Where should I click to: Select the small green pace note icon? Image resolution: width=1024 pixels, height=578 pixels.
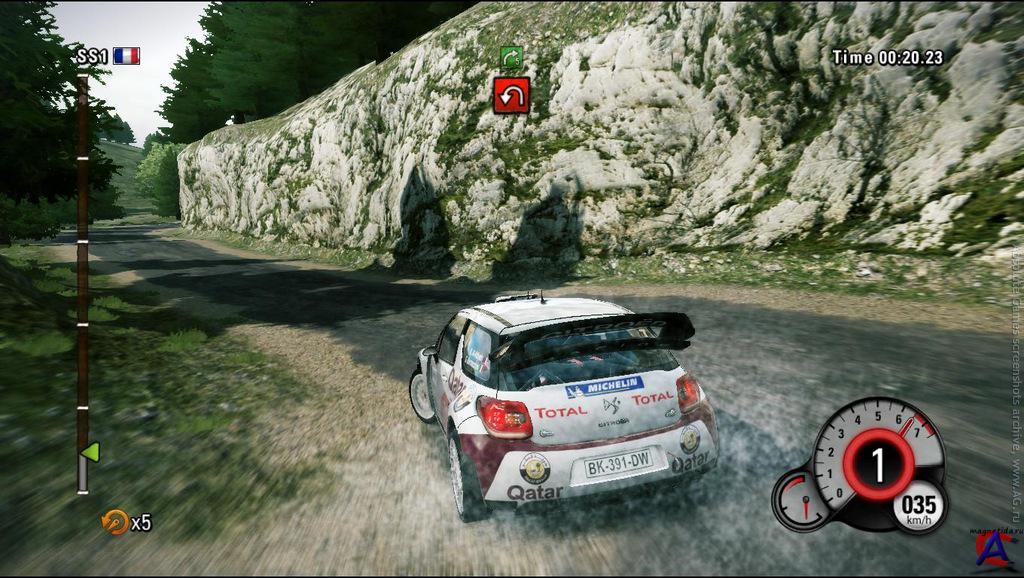click(512, 58)
